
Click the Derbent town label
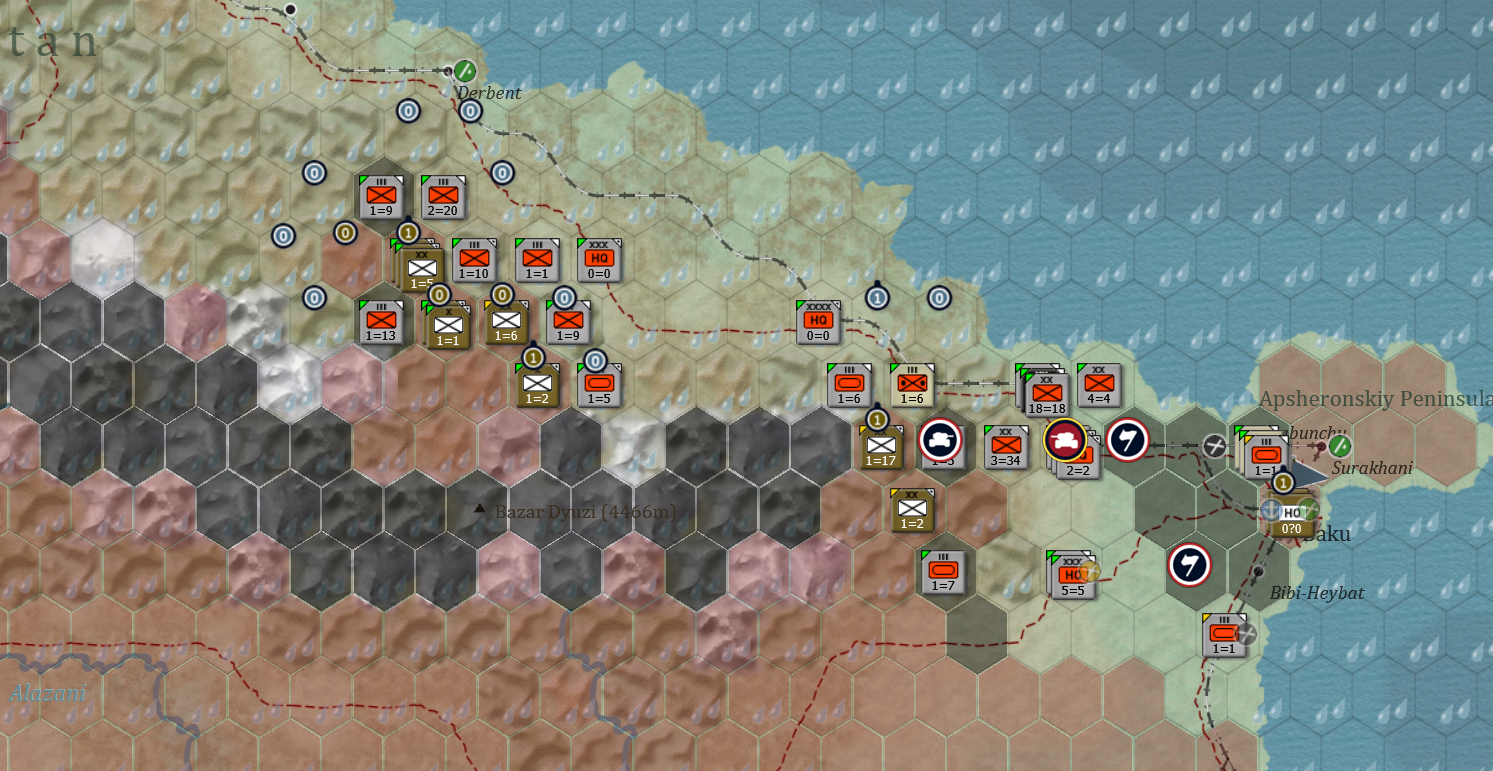click(x=488, y=92)
